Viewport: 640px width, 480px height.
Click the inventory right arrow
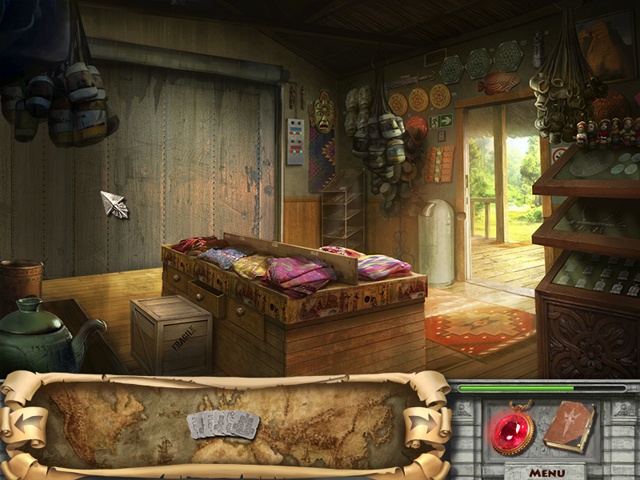point(422,422)
